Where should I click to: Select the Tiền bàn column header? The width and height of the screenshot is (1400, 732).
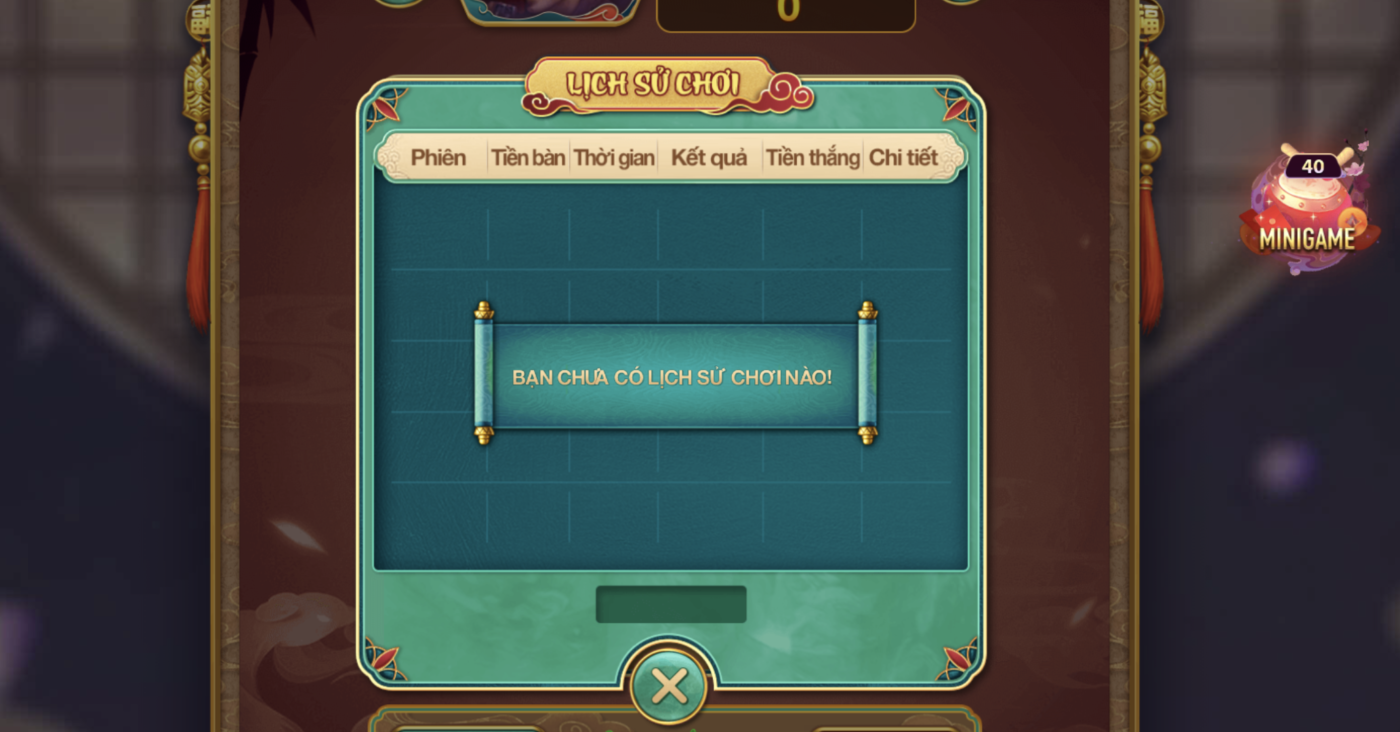pyautogui.click(x=528, y=158)
